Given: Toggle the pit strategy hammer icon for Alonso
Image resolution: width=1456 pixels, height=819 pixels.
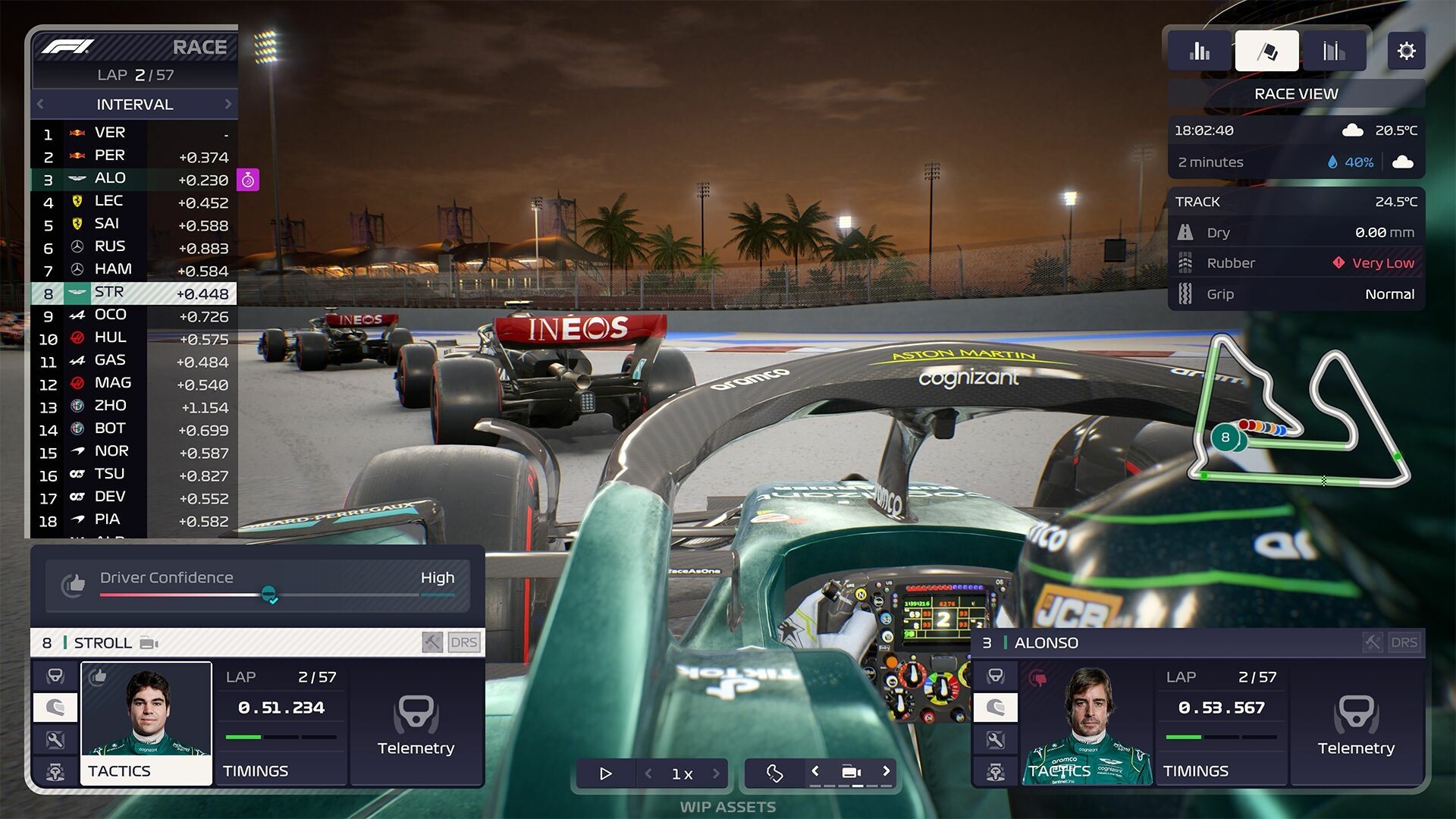Looking at the screenshot, I should tap(1372, 642).
